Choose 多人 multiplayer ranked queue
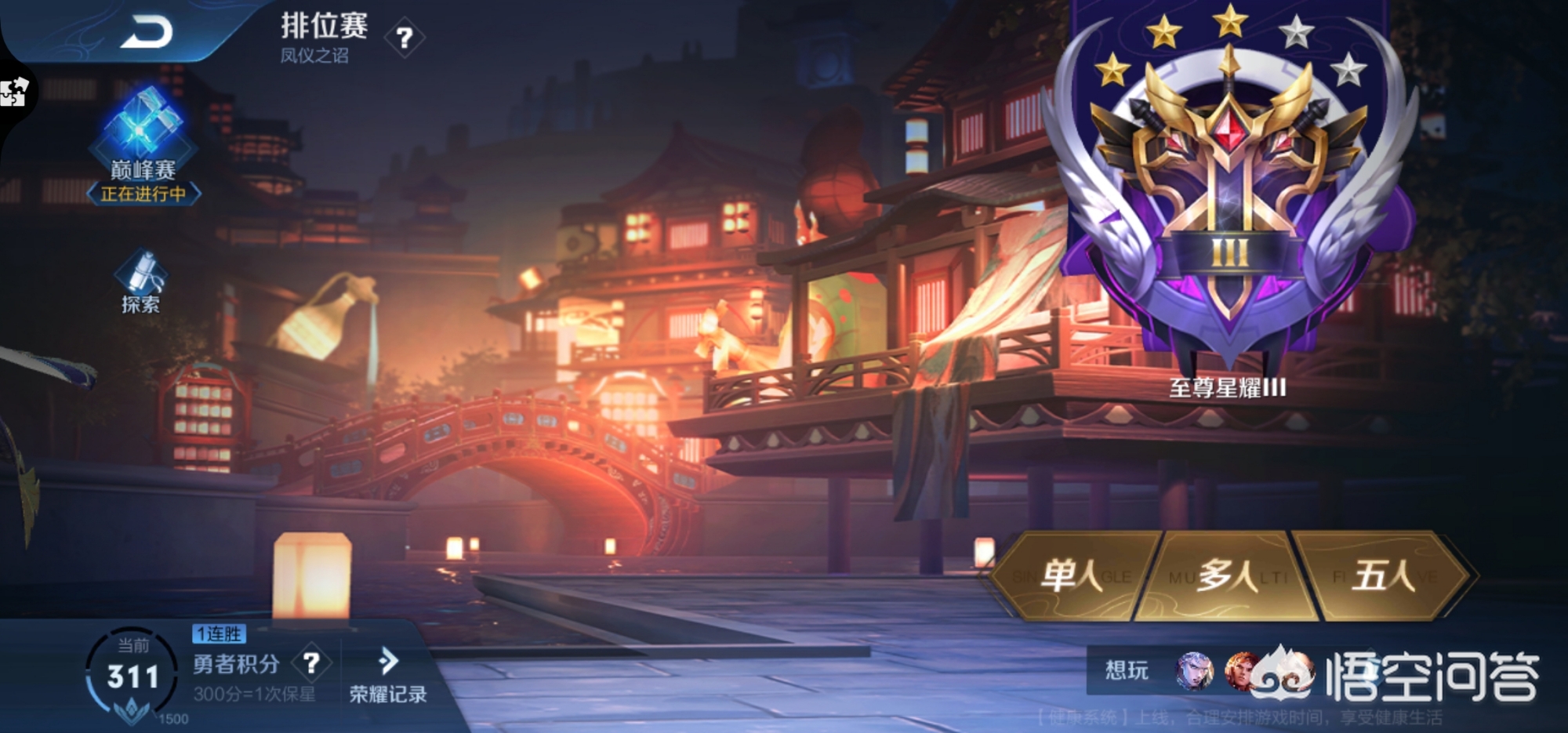 point(1228,577)
